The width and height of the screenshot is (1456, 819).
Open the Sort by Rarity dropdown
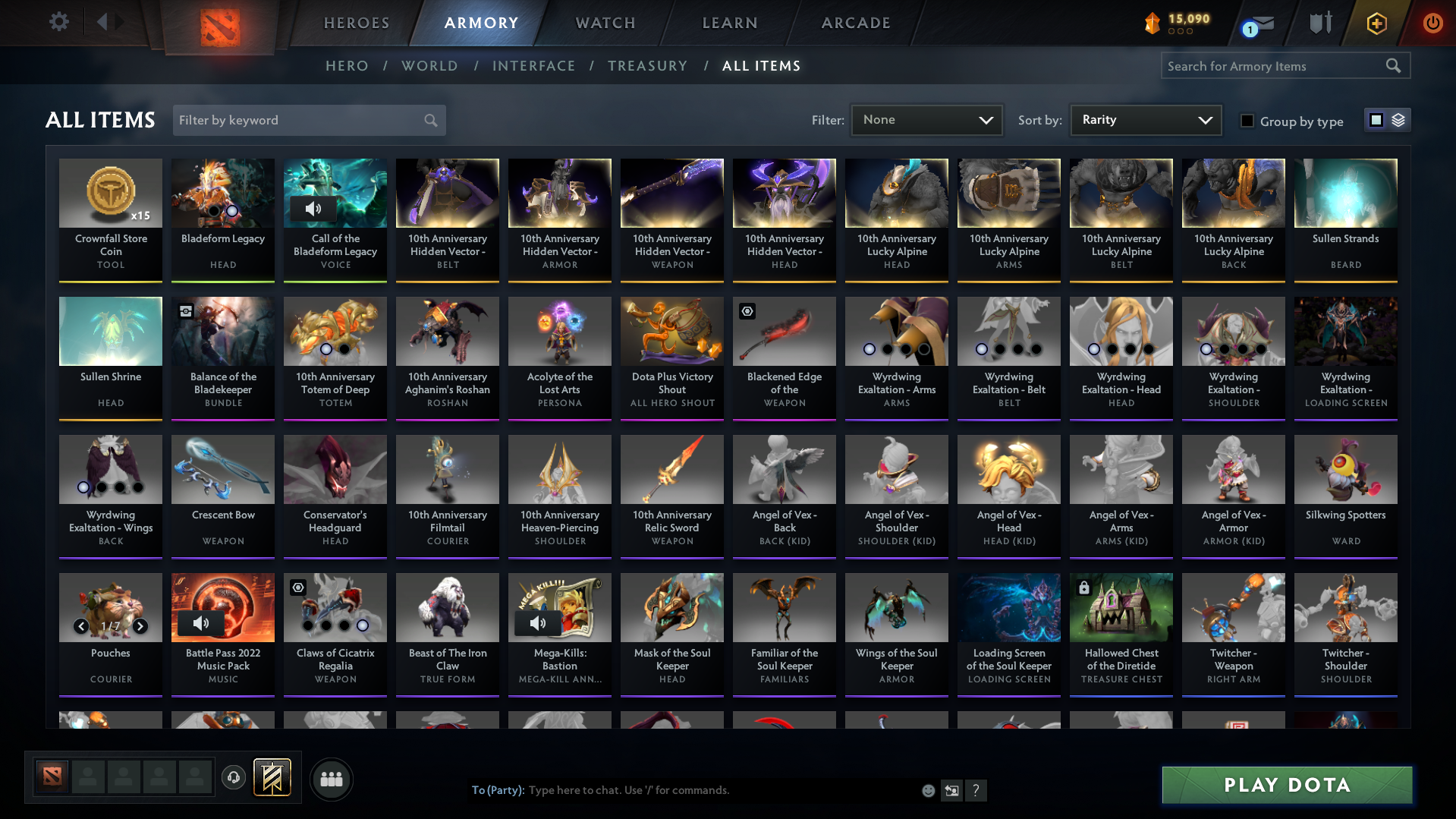coord(1145,119)
